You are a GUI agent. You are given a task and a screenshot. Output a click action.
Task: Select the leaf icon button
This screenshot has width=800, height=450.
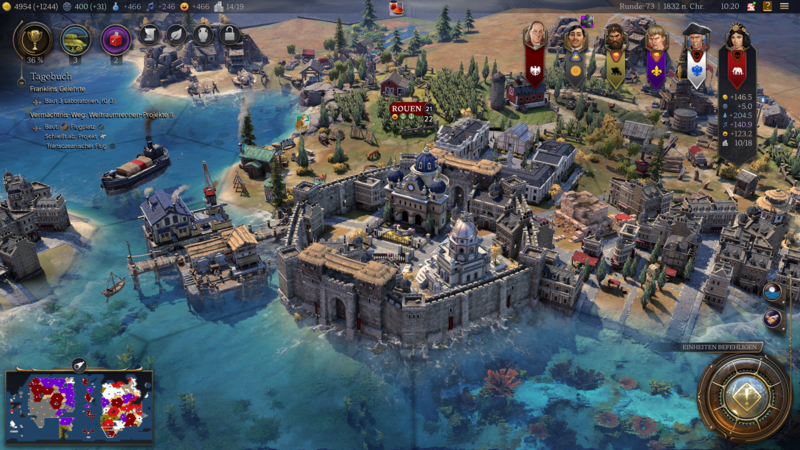[x=176, y=35]
